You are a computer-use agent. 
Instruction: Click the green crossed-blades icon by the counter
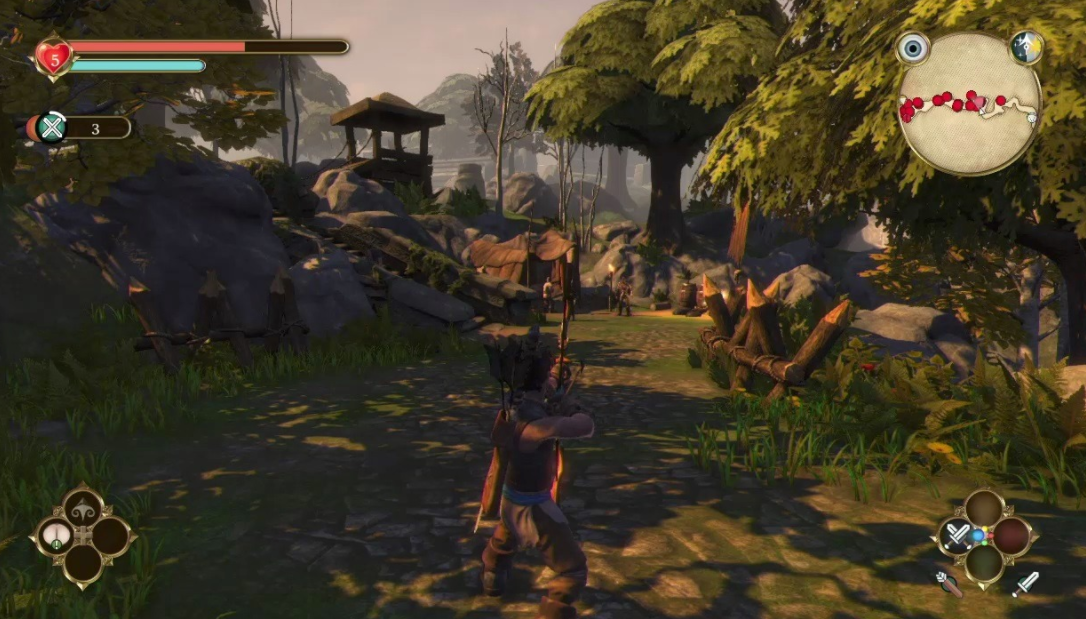click(x=51, y=127)
